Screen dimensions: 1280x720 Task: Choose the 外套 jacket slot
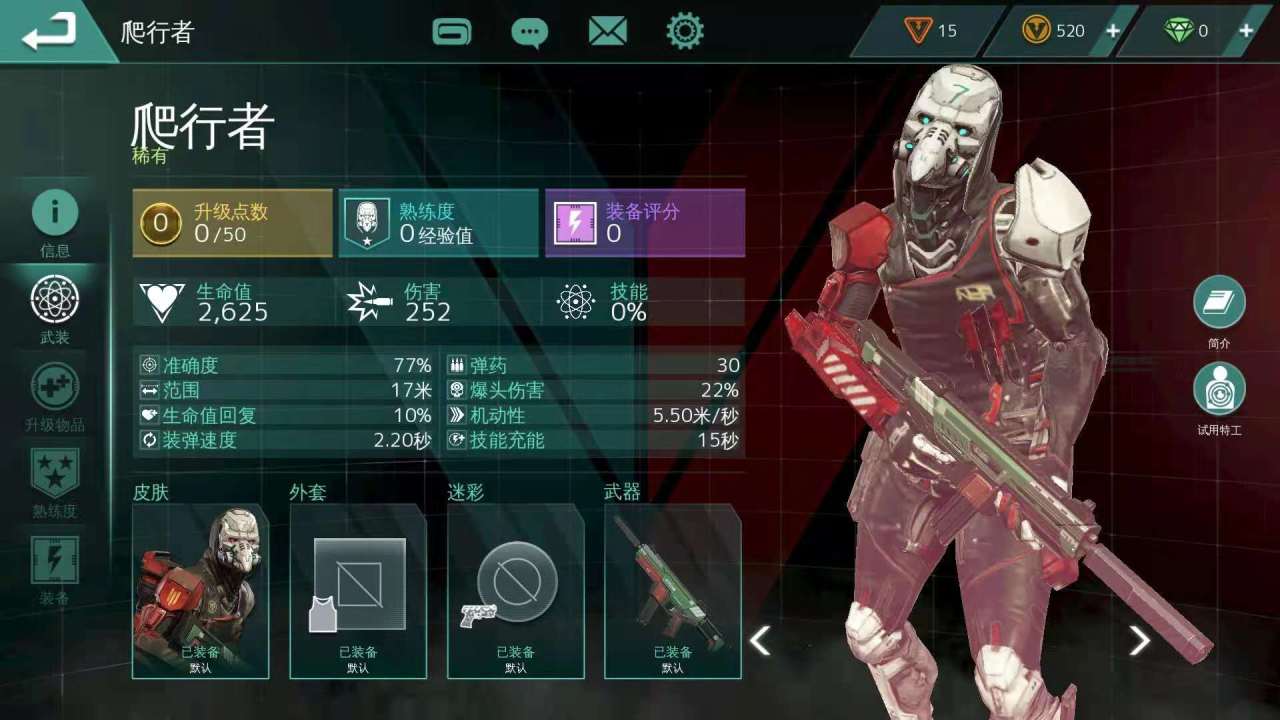pyautogui.click(x=358, y=591)
